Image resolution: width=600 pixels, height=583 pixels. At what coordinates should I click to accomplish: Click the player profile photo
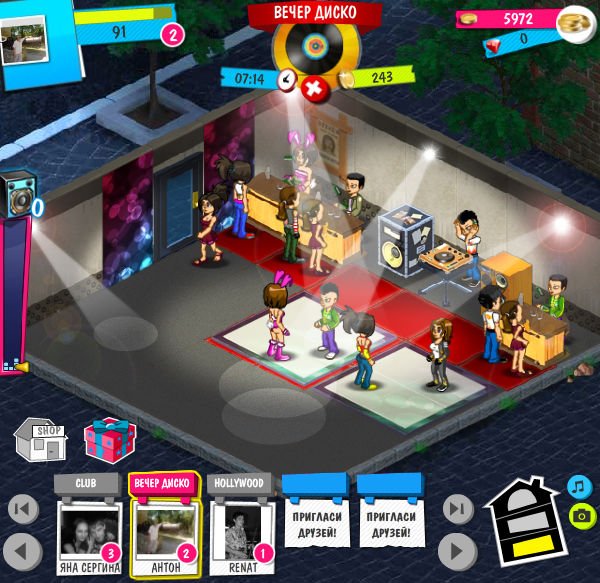pos(23,44)
